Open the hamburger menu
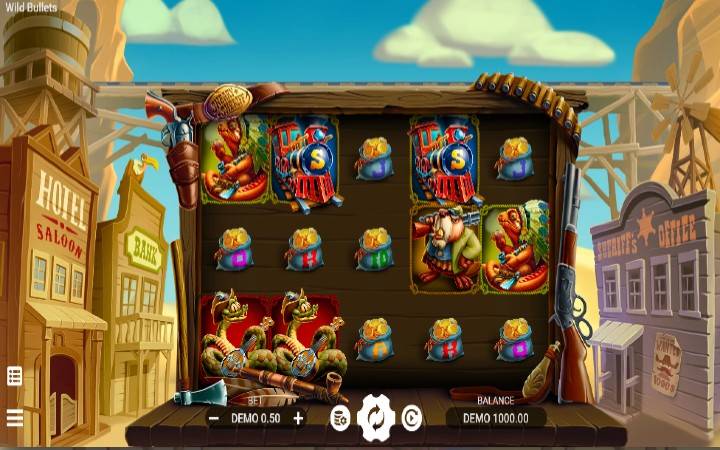The image size is (720, 450). point(15,417)
